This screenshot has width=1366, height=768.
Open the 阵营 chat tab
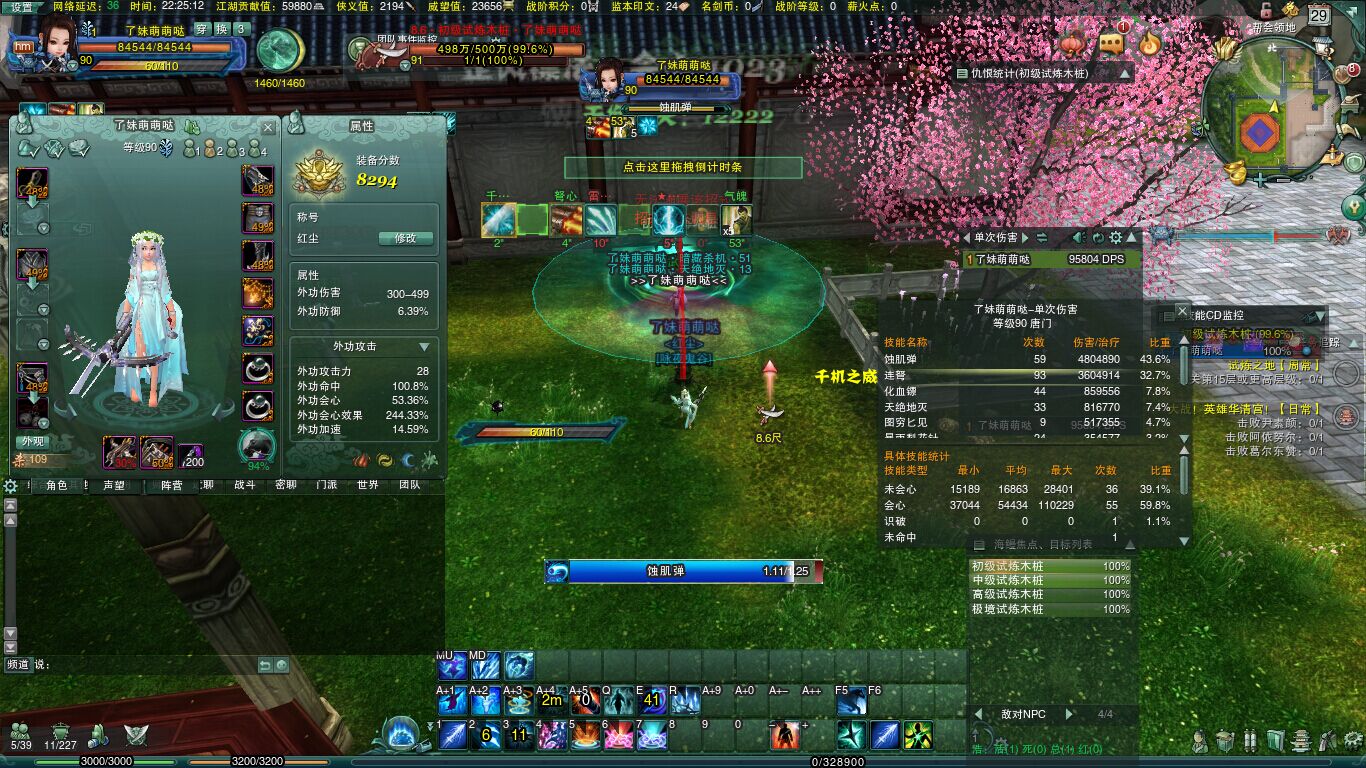pyautogui.click(x=171, y=485)
